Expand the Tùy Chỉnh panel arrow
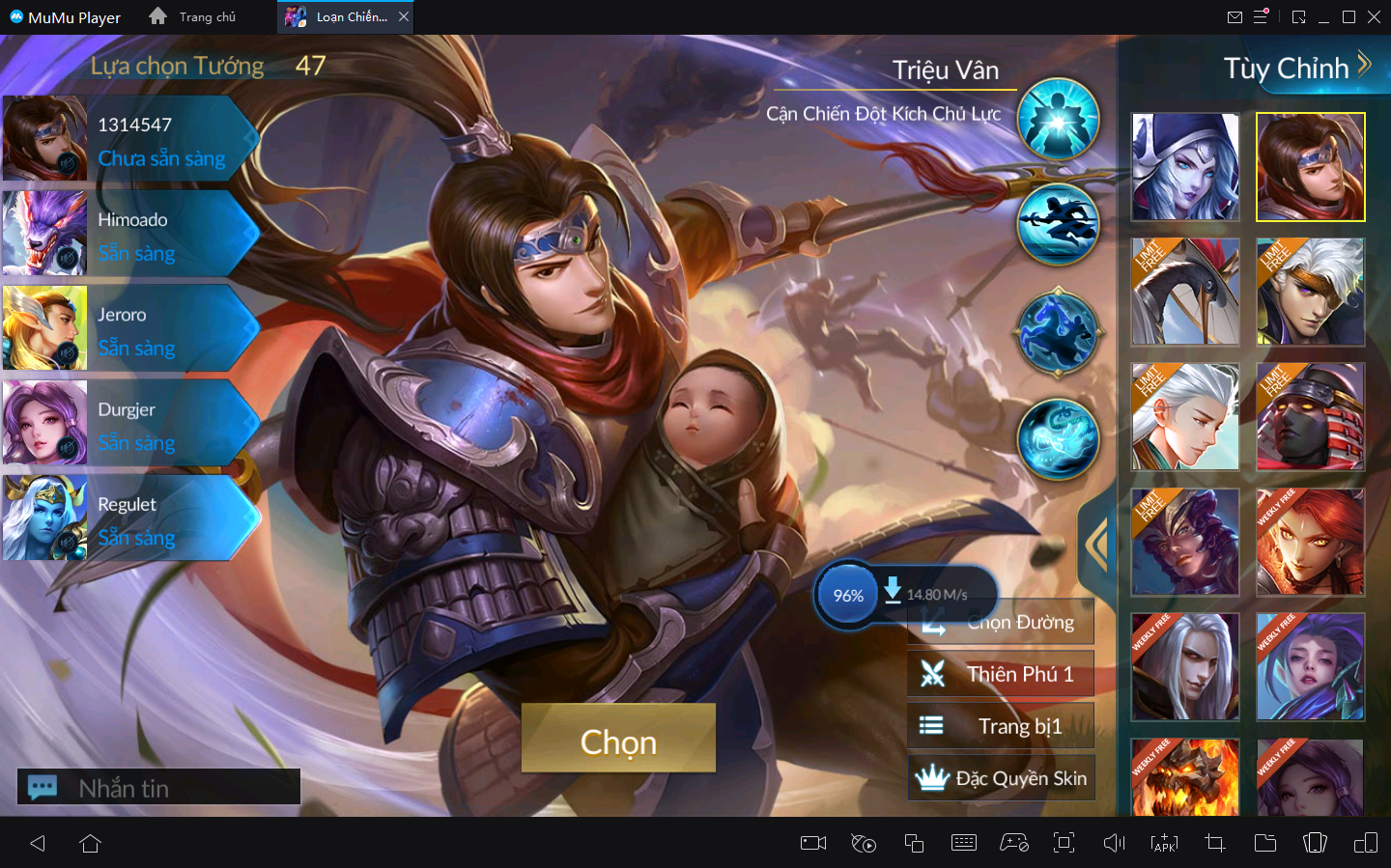 (1364, 65)
